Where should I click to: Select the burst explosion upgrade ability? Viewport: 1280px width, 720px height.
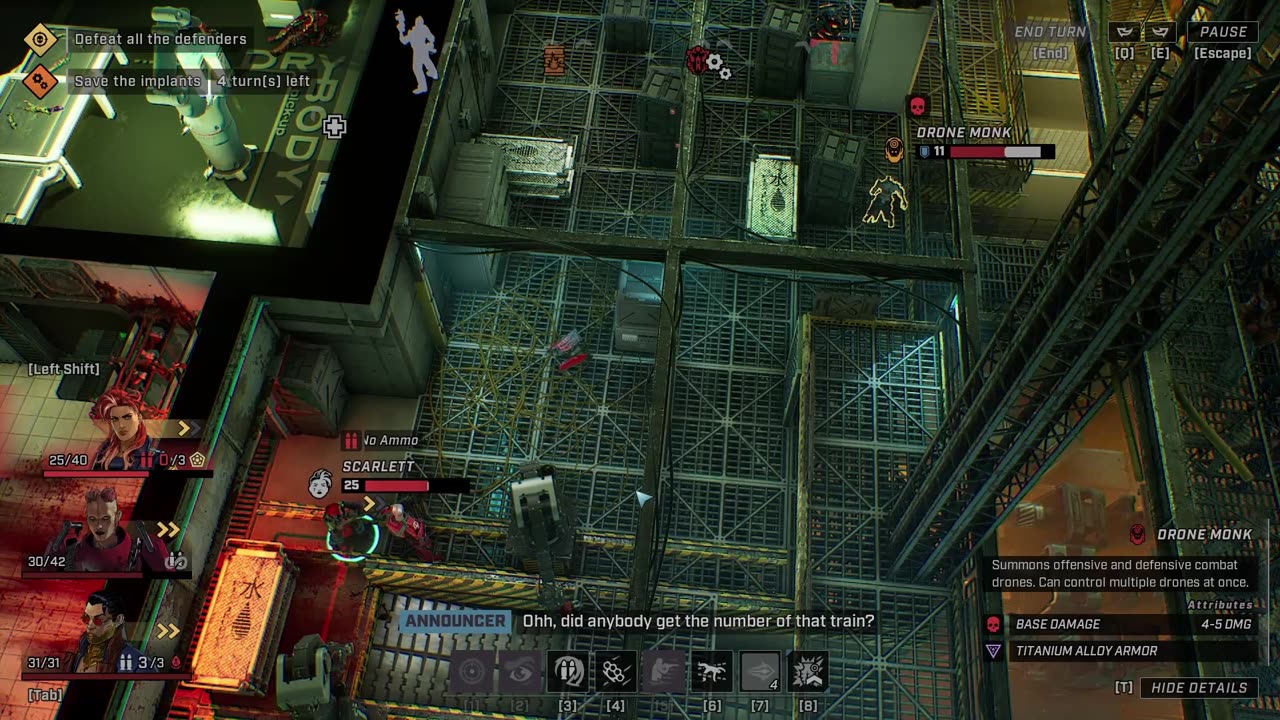point(807,671)
